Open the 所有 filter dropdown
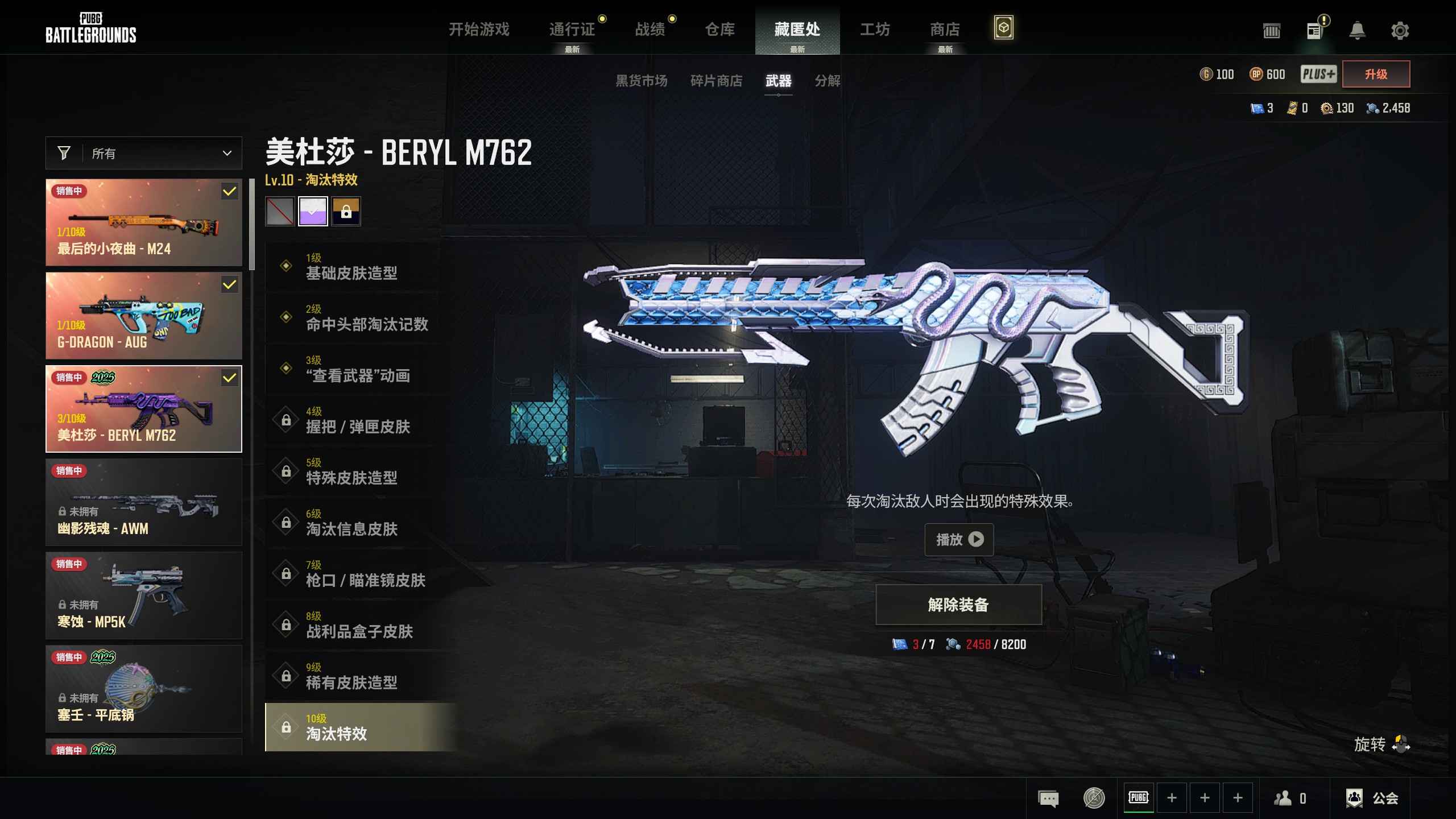The width and height of the screenshot is (1456, 819). (144, 153)
